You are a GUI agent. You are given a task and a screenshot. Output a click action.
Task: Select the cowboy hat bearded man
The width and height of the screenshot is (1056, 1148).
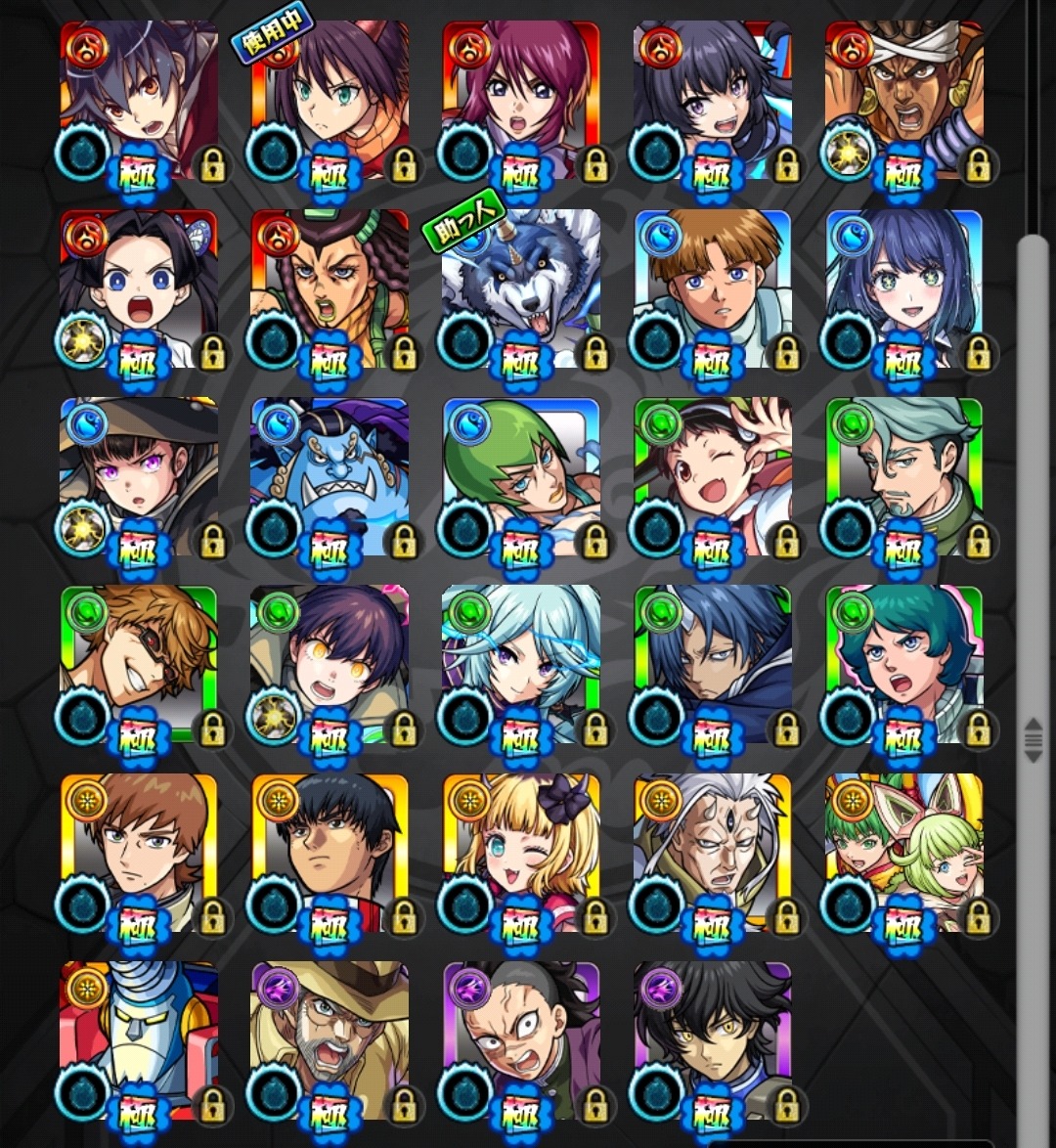tap(330, 1038)
